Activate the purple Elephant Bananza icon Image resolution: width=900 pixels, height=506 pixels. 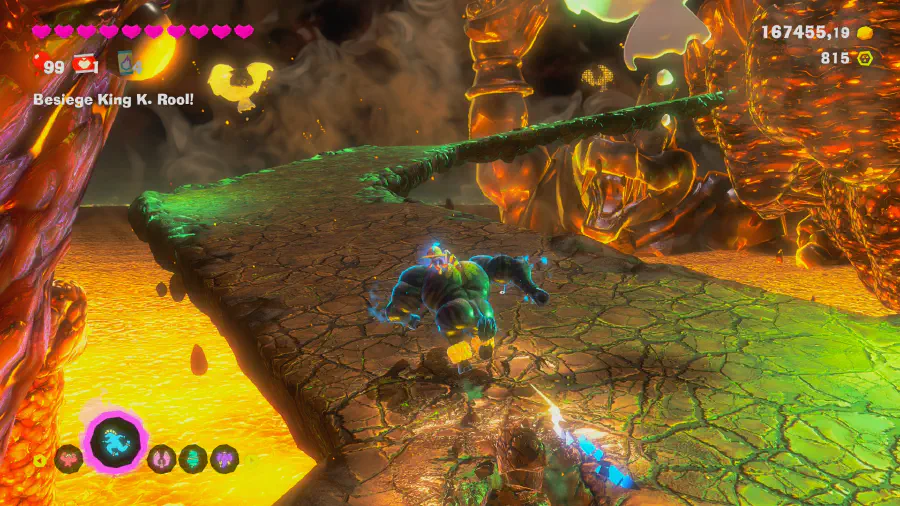tap(224, 459)
